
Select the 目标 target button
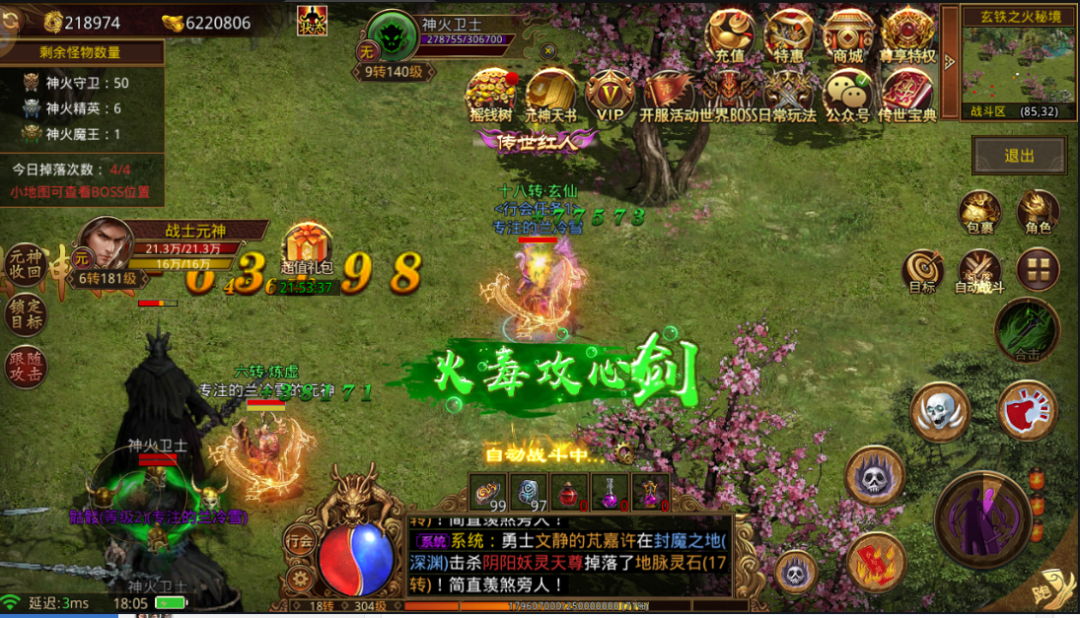923,270
